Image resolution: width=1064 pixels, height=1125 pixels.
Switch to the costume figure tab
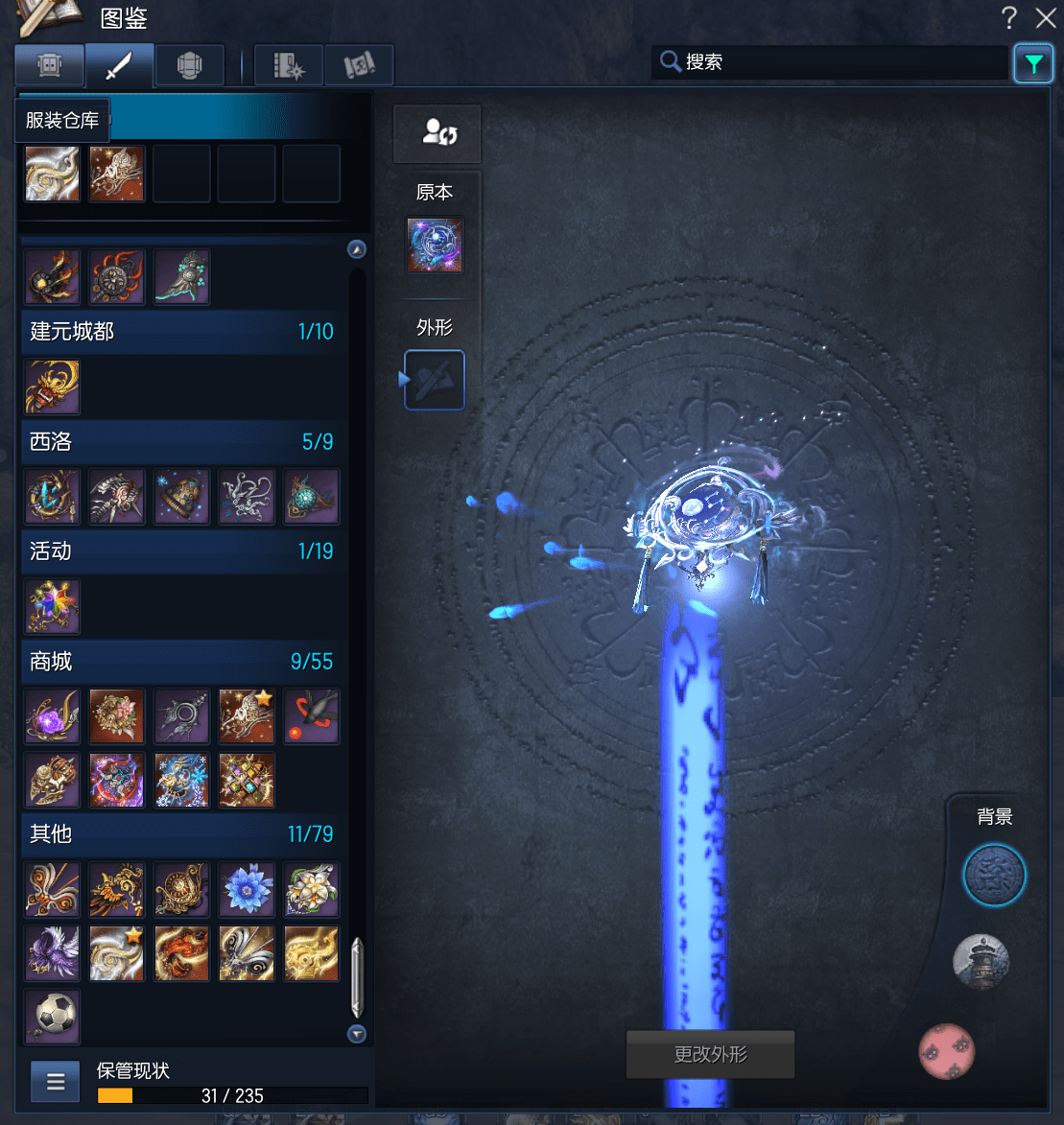(49, 65)
